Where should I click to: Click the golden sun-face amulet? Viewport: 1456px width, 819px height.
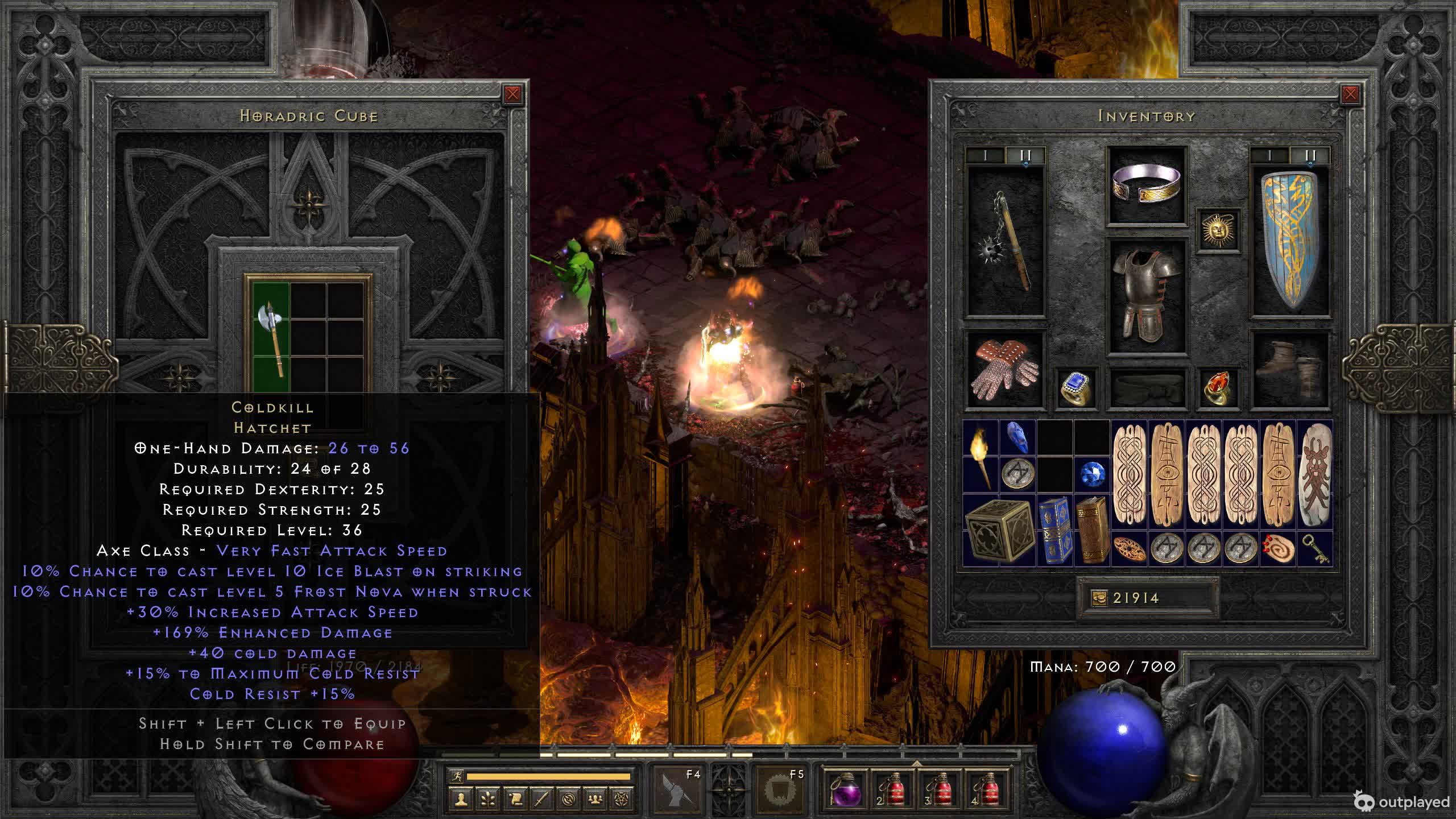point(1218,230)
